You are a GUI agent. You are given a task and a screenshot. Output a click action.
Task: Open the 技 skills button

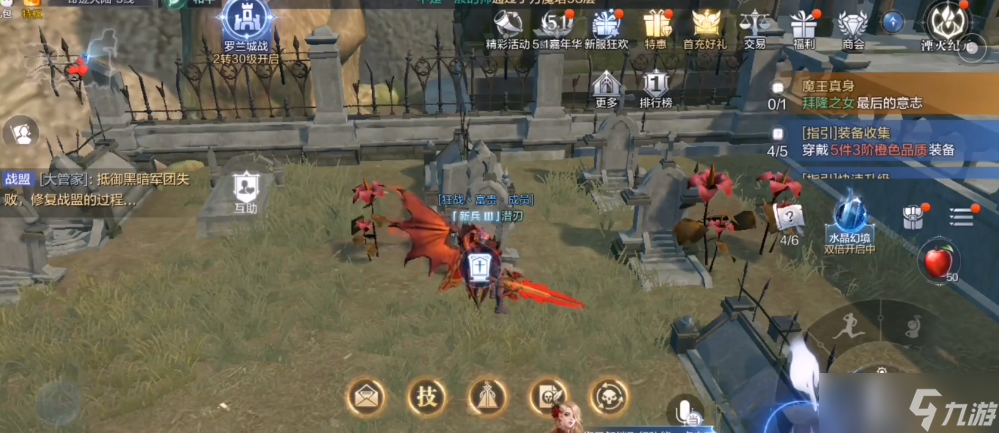tap(425, 396)
